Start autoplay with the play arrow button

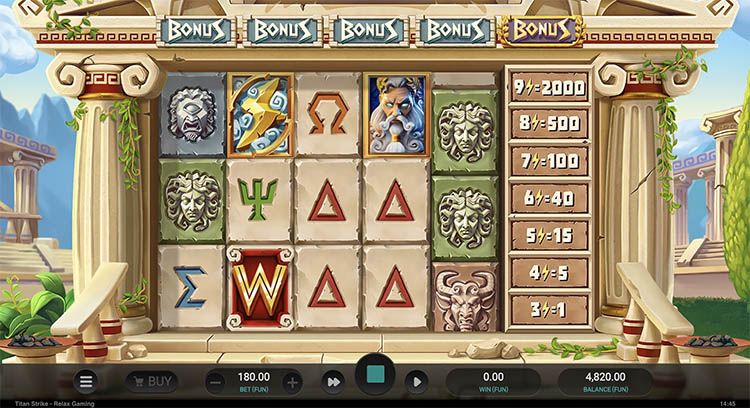tap(416, 381)
